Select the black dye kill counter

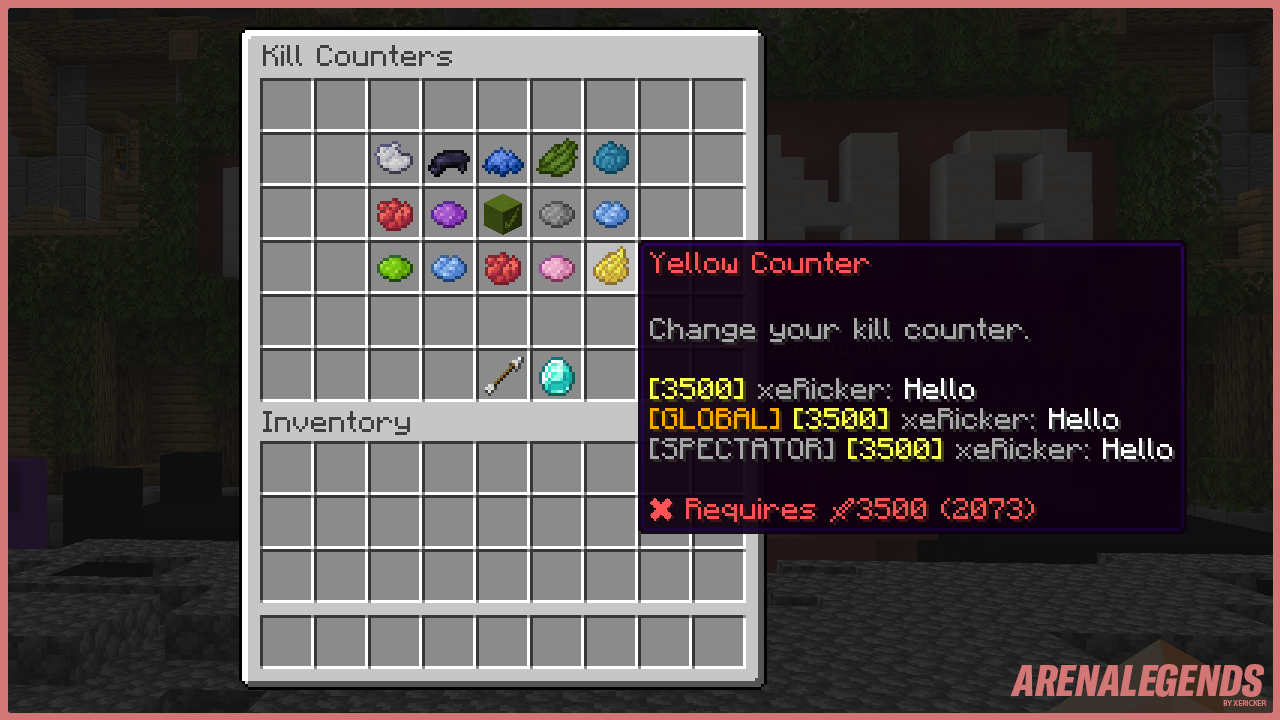coord(448,158)
